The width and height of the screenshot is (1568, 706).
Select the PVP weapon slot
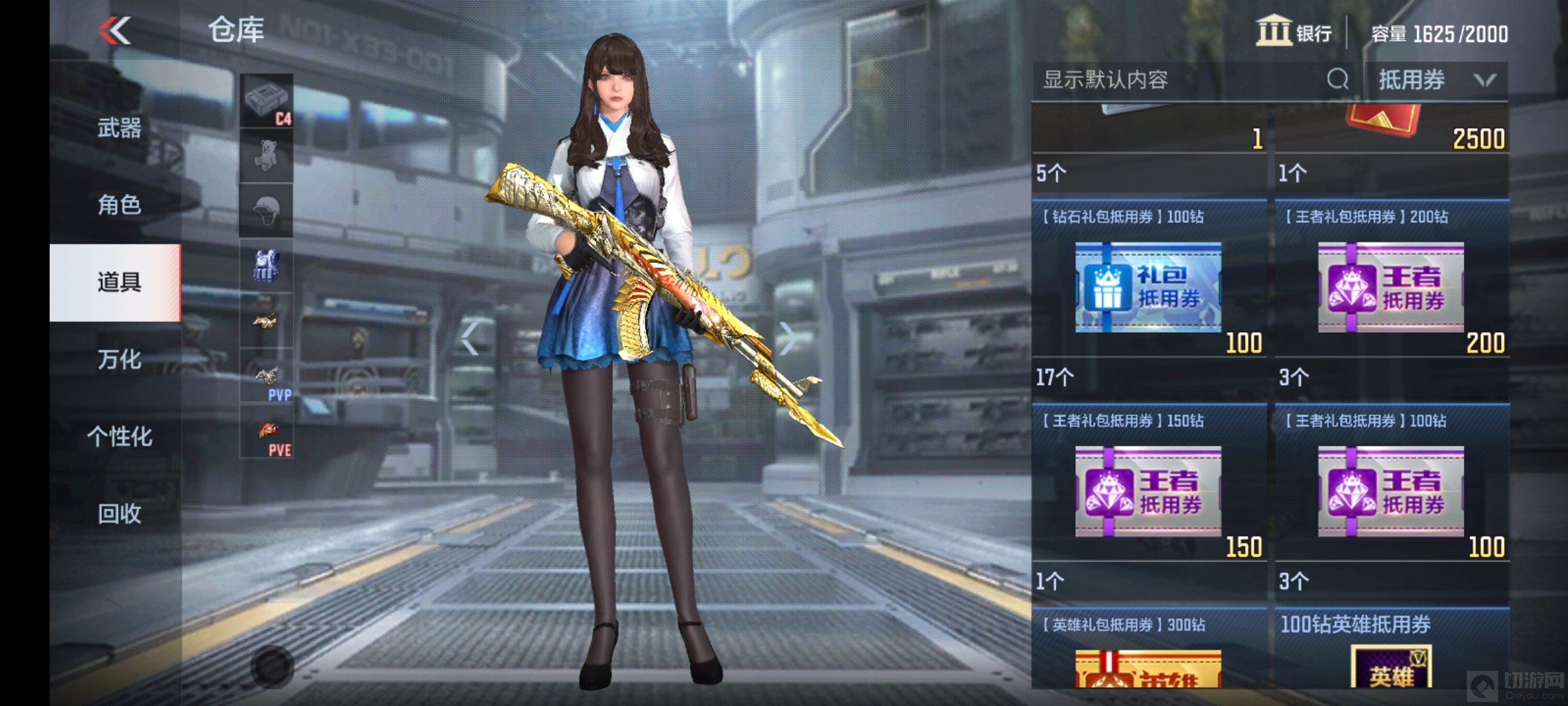267,377
